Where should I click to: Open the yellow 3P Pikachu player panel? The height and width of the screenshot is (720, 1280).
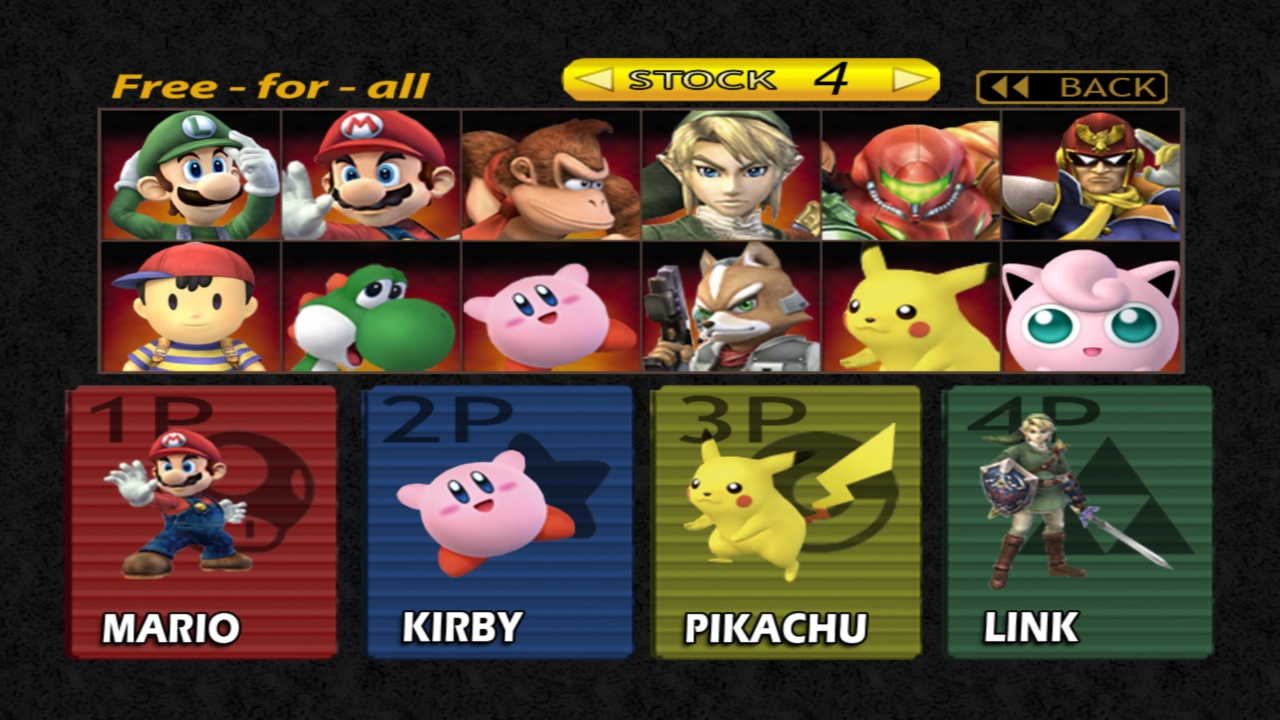785,522
